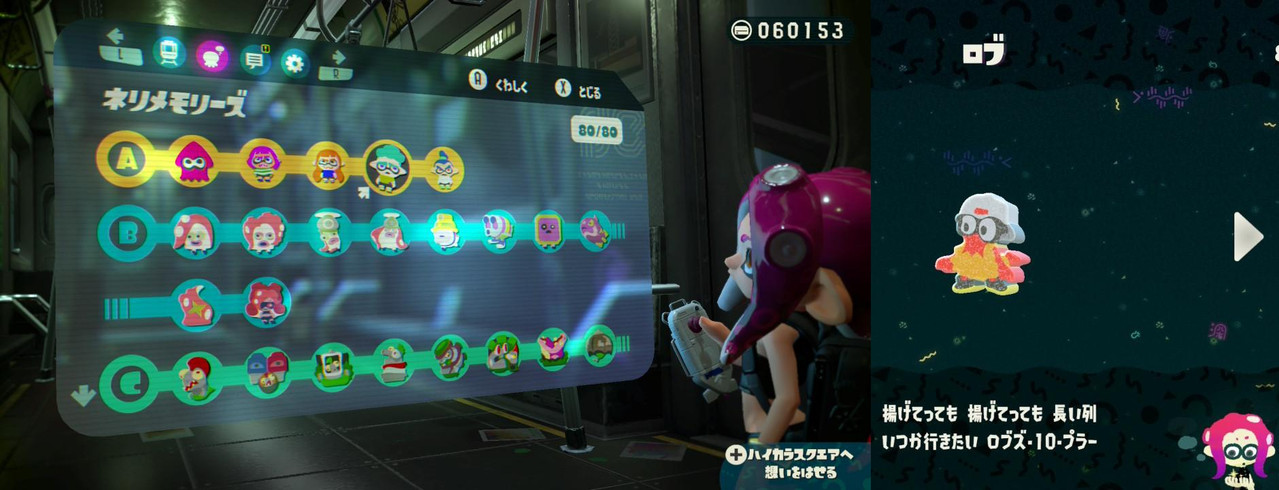Show the next mem cake with the arrow
Viewport: 1279px width, 490px height.
(x=1247, y=237)
